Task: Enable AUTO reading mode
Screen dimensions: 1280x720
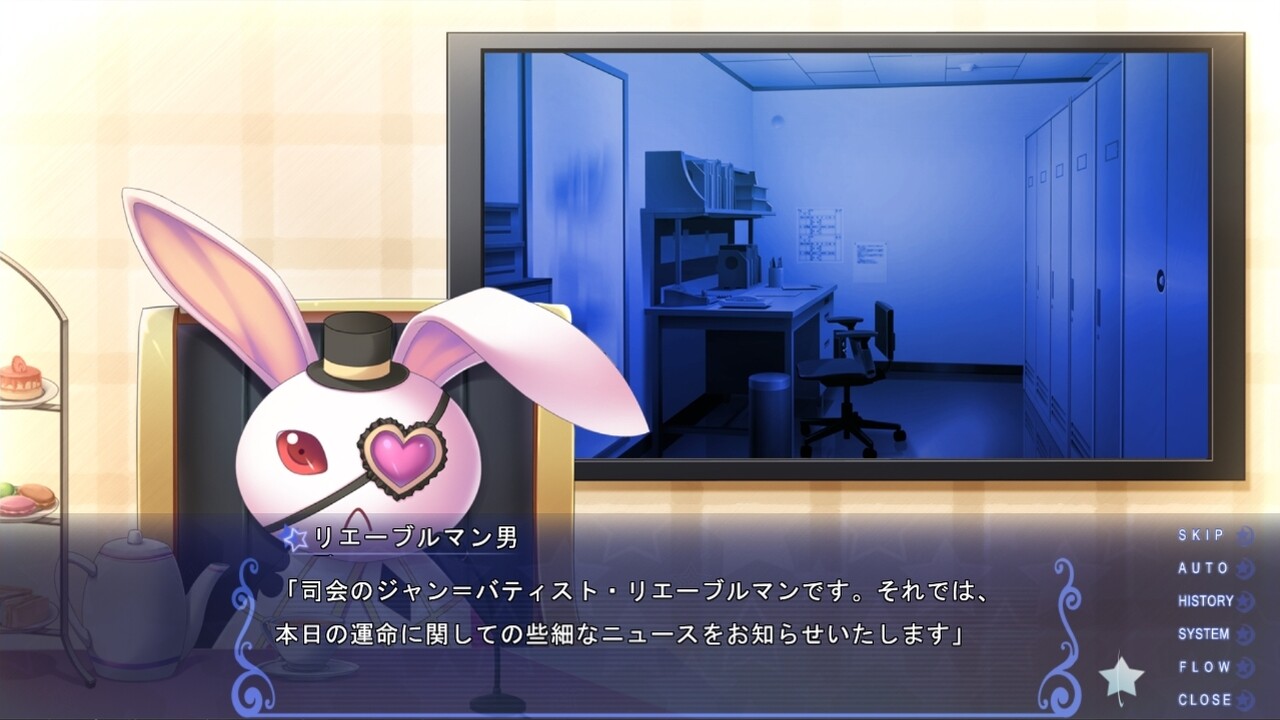Action: pyautogui.click(x=1204, y=568)
